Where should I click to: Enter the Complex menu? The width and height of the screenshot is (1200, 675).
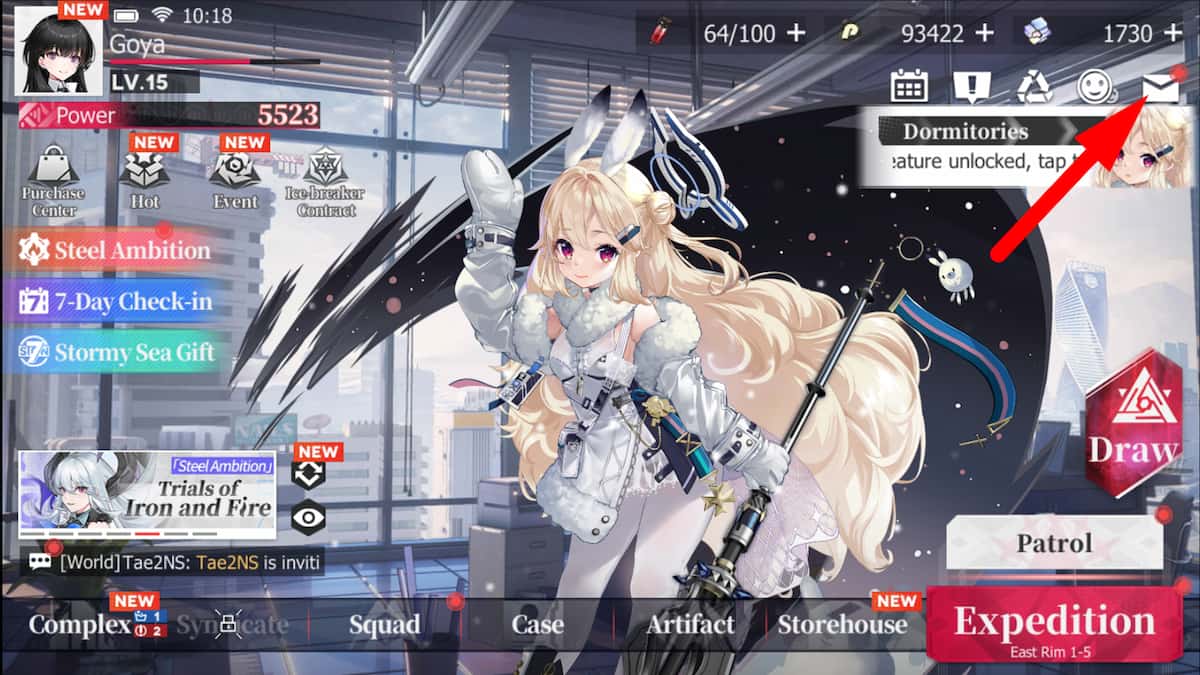coord(80,625)
